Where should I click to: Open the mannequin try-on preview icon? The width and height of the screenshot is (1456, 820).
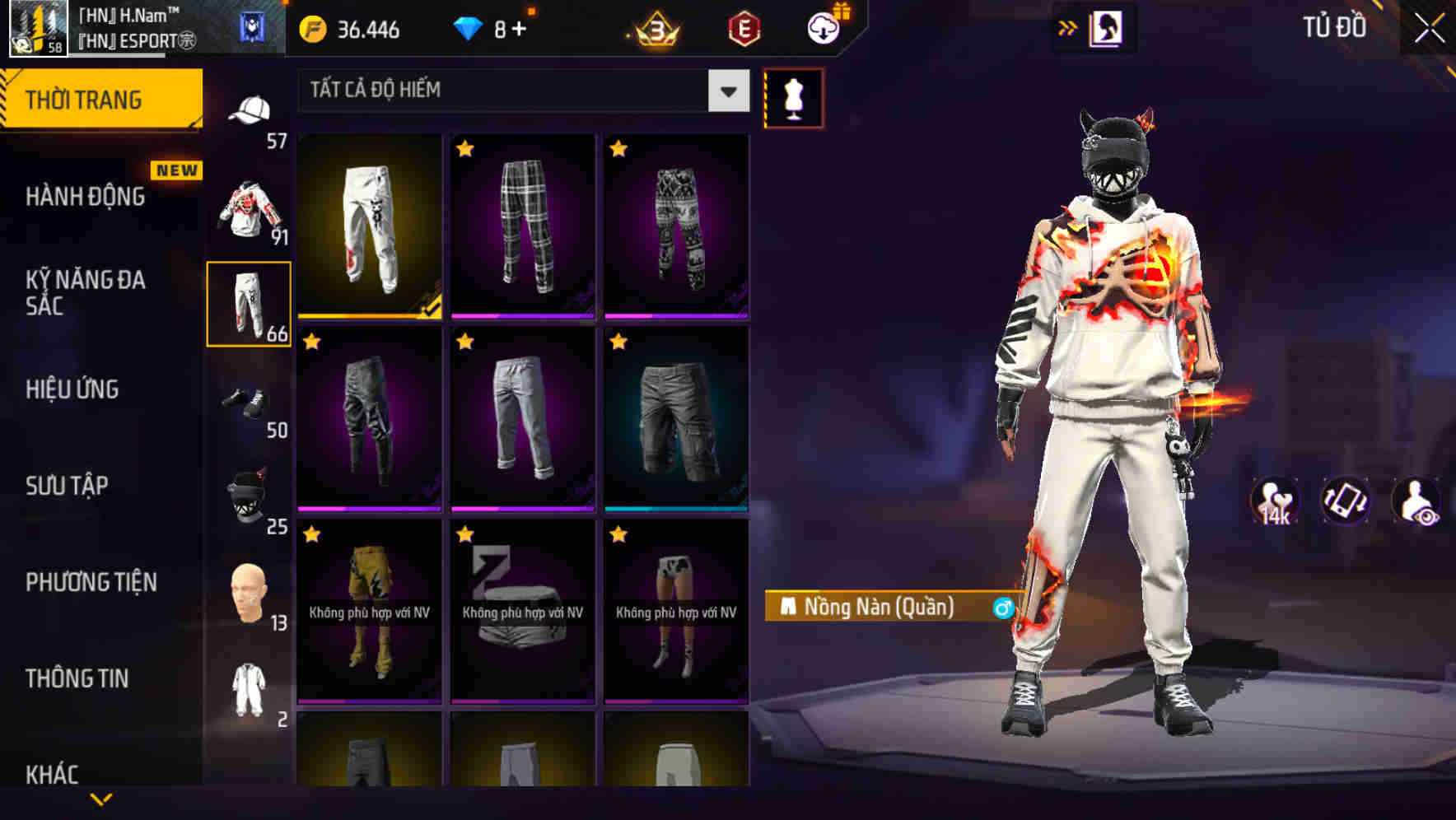click(793, 98)
